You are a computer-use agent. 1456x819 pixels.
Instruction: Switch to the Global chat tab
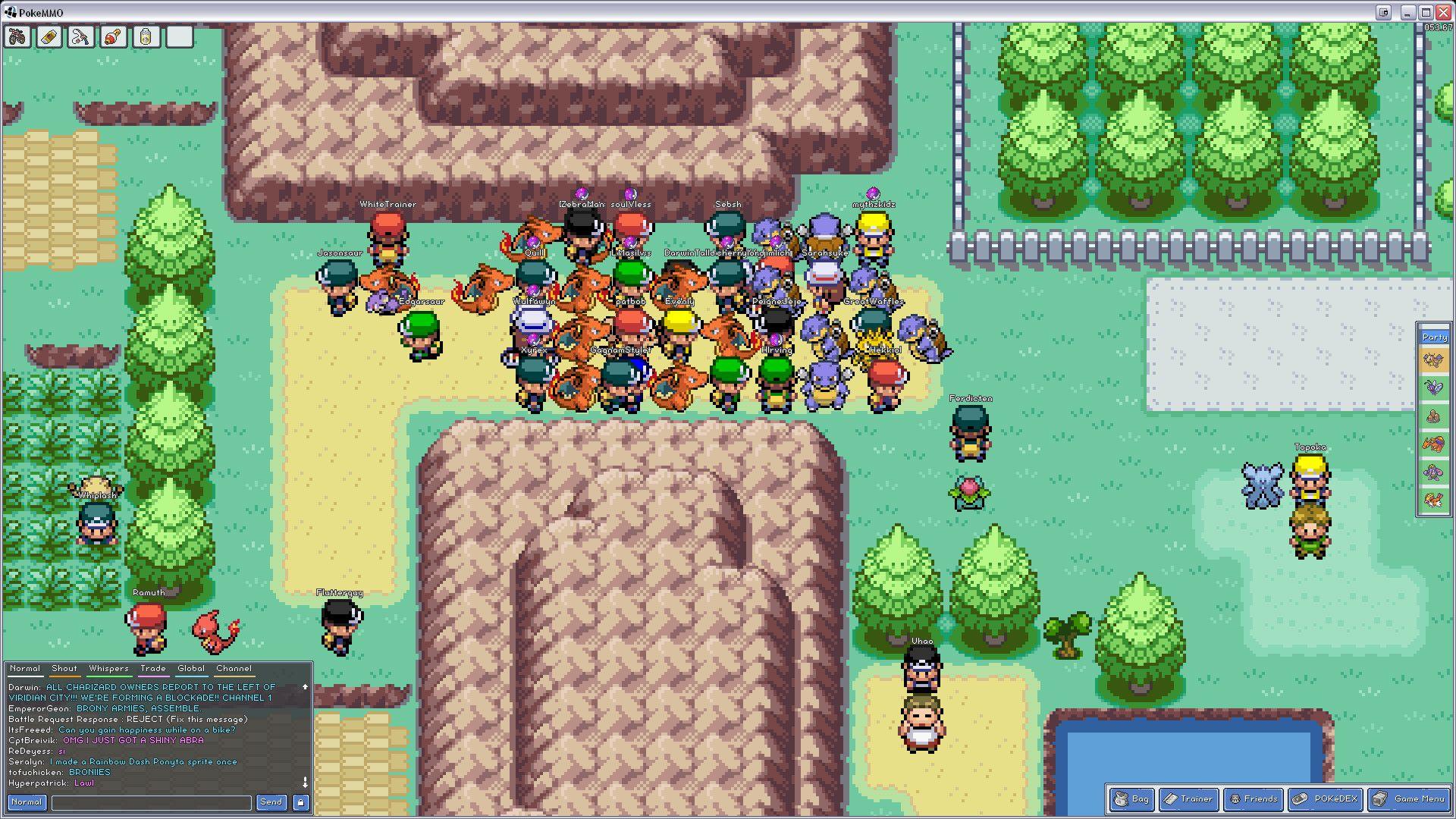pos(190,668)
